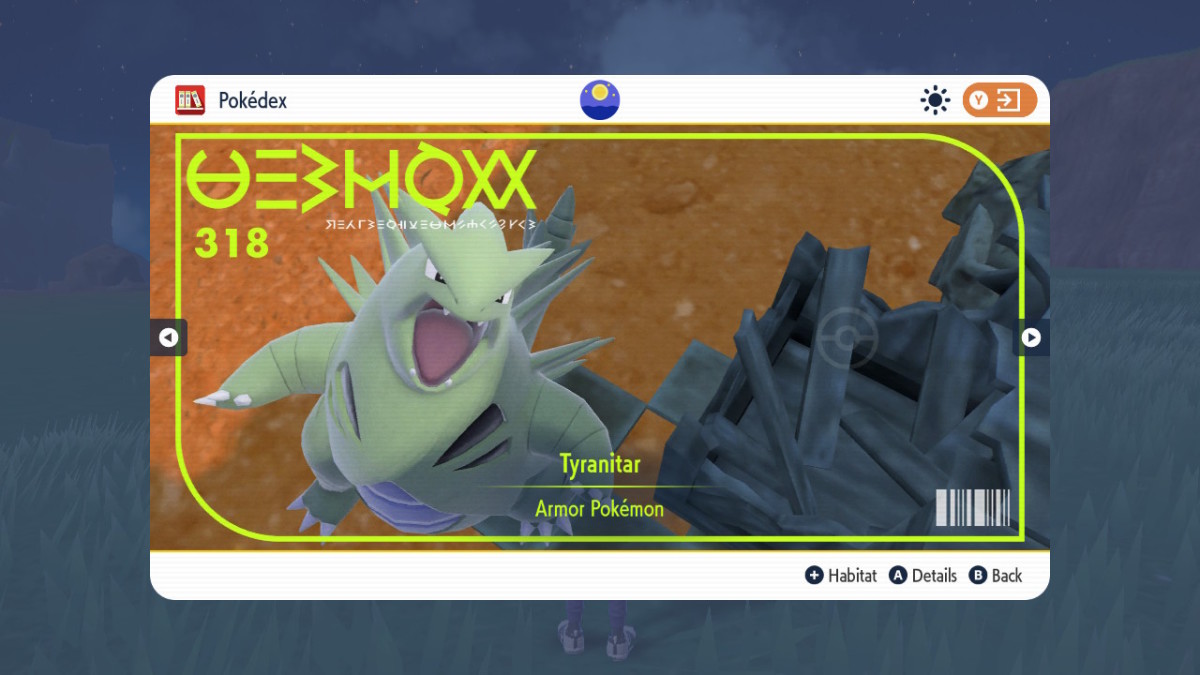Image resolution: width=1200 pixels, height=675 pixels.
Task: Toggle the sun brightness icon
Action: [935, 100]
